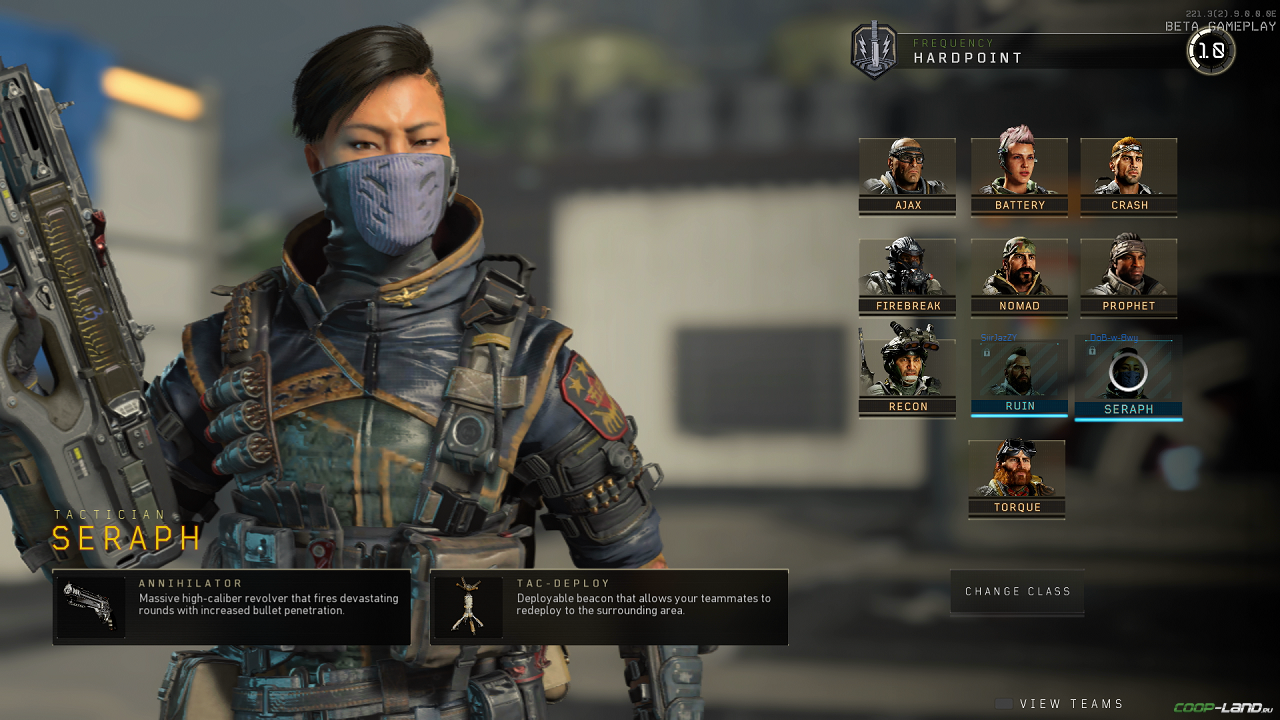The height and width of the screenshot is (720, 1280).
Task: Select the Recon specialist tile
Action: (x=907, y=368)
